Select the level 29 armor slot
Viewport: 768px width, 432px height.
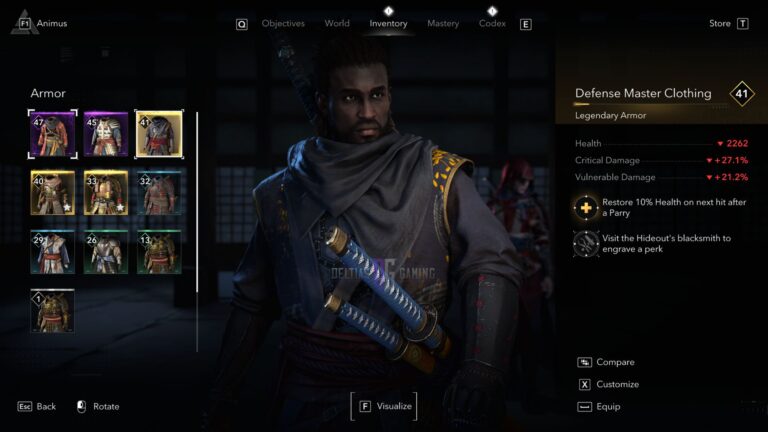point(52,251)
